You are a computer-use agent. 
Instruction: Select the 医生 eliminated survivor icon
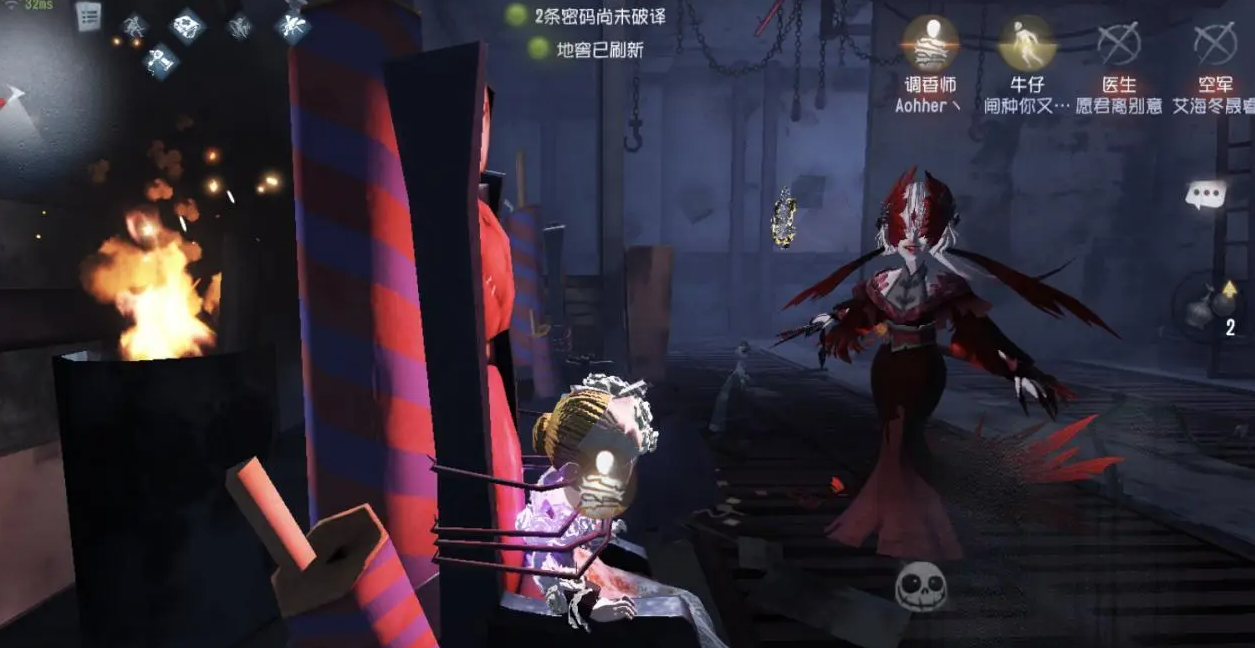tap(1118, 42)
